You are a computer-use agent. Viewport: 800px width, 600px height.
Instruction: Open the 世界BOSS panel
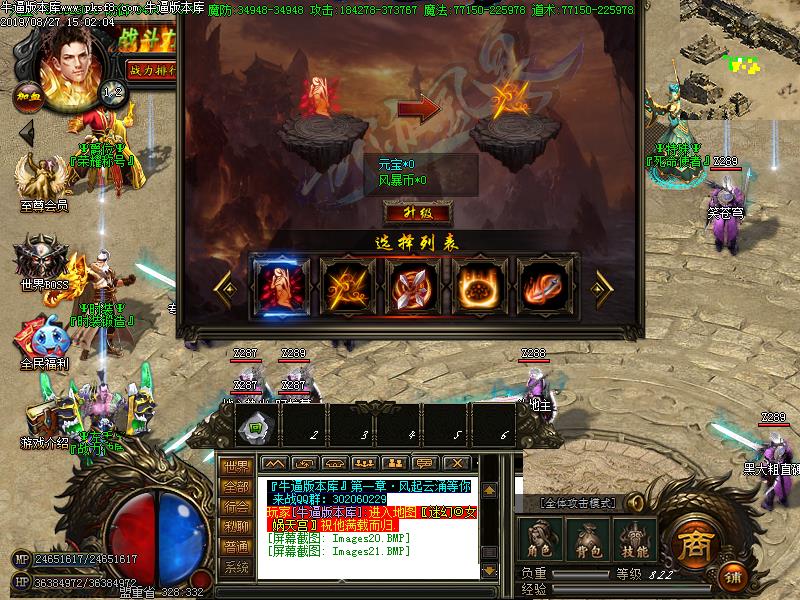[42, 262]
